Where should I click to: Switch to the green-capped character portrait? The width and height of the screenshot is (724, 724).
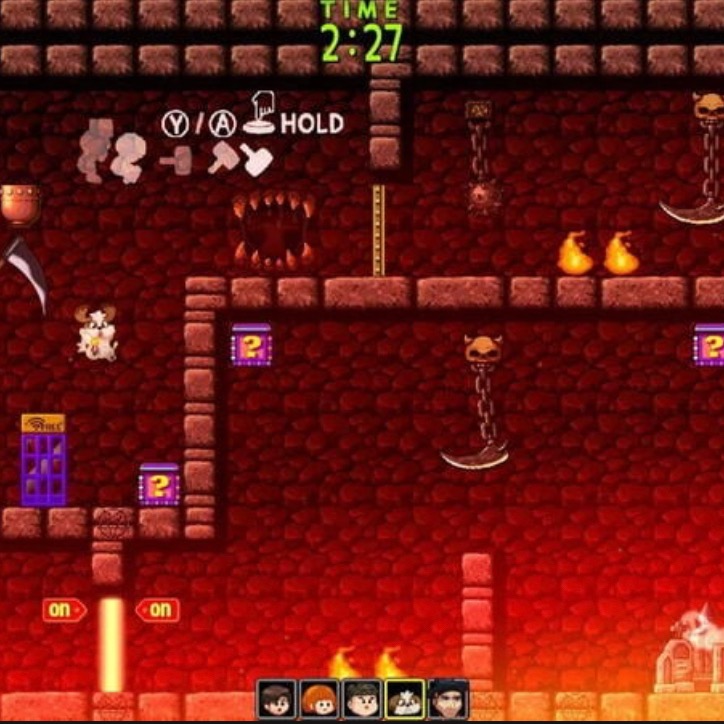(362, 699)
